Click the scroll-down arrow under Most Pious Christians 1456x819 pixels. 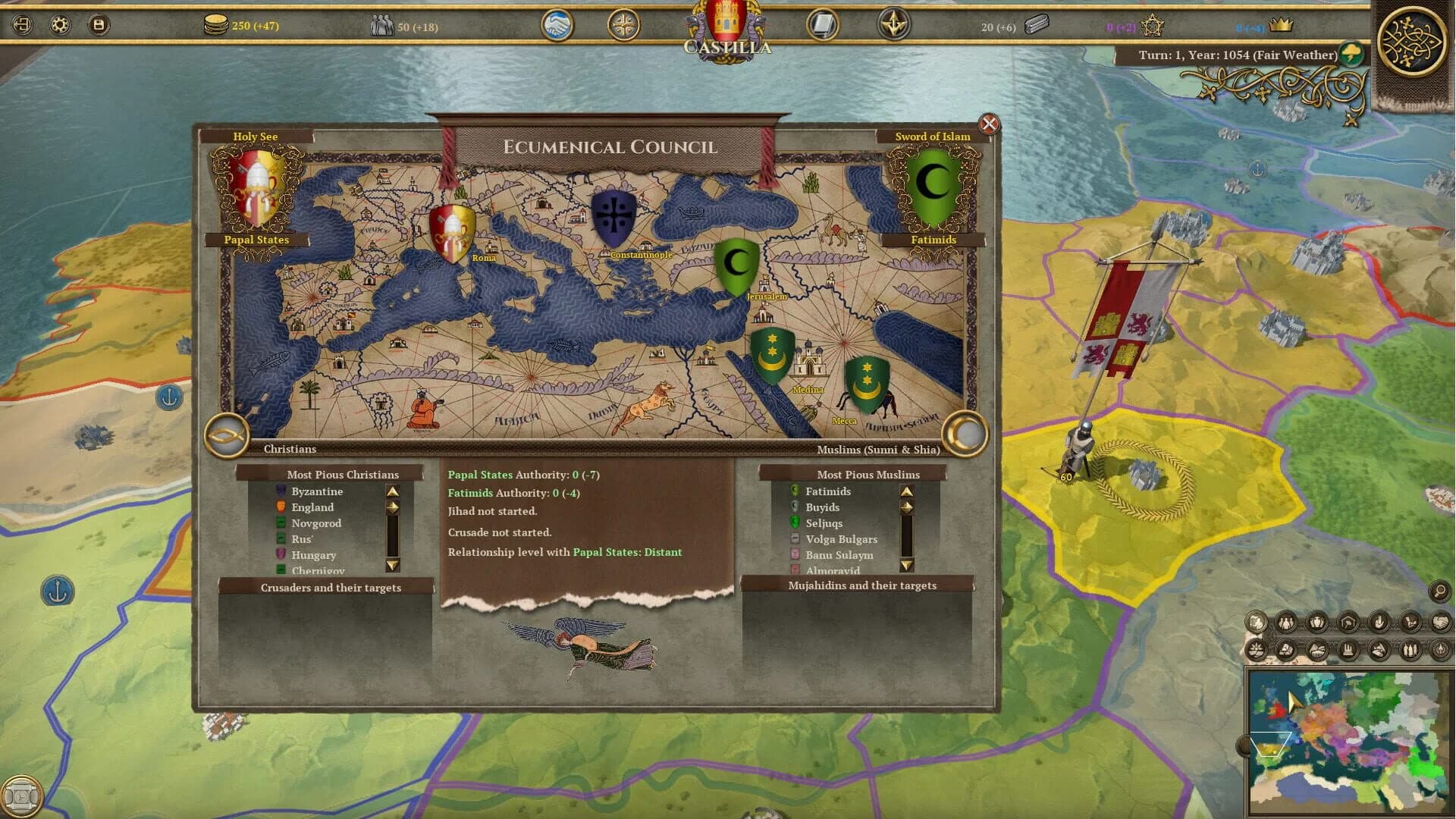(x=392, y=565)
